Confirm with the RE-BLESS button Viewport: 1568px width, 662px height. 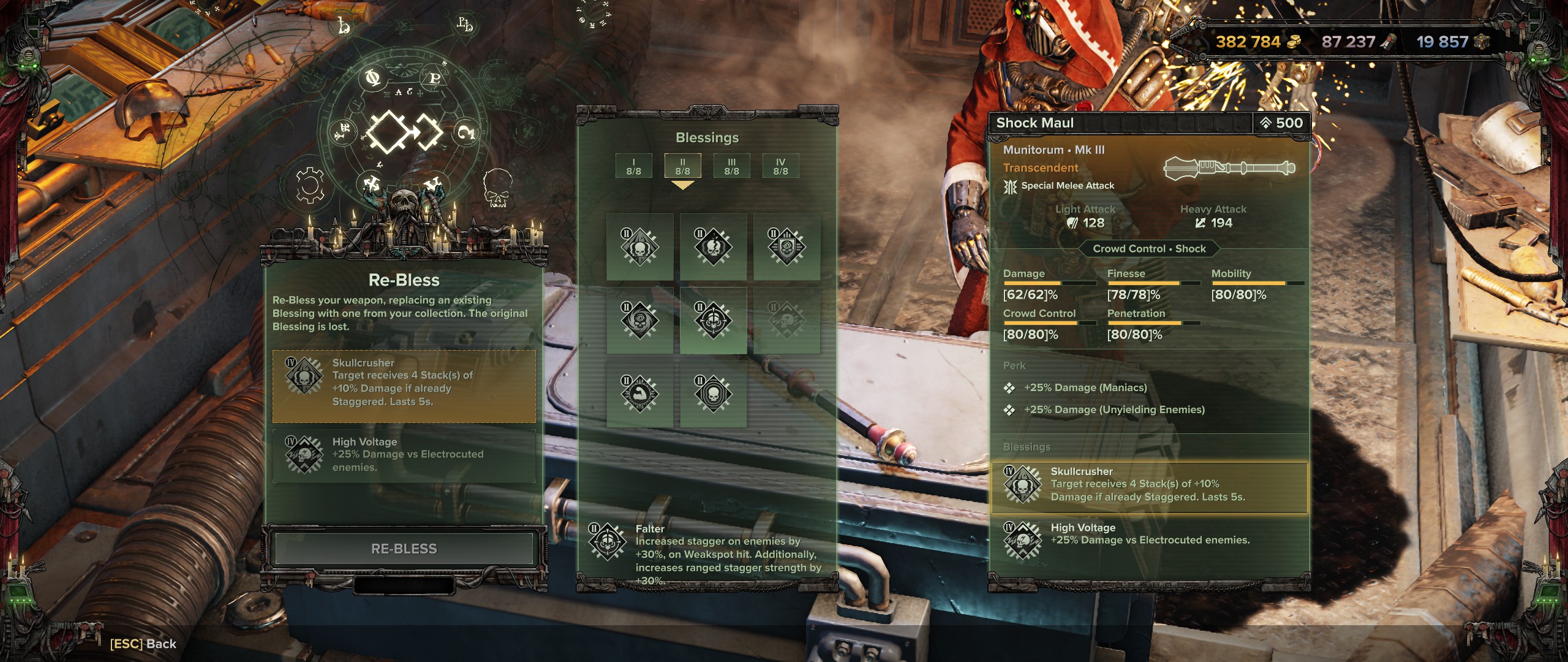pyautogui.click(x=404, y=549)
